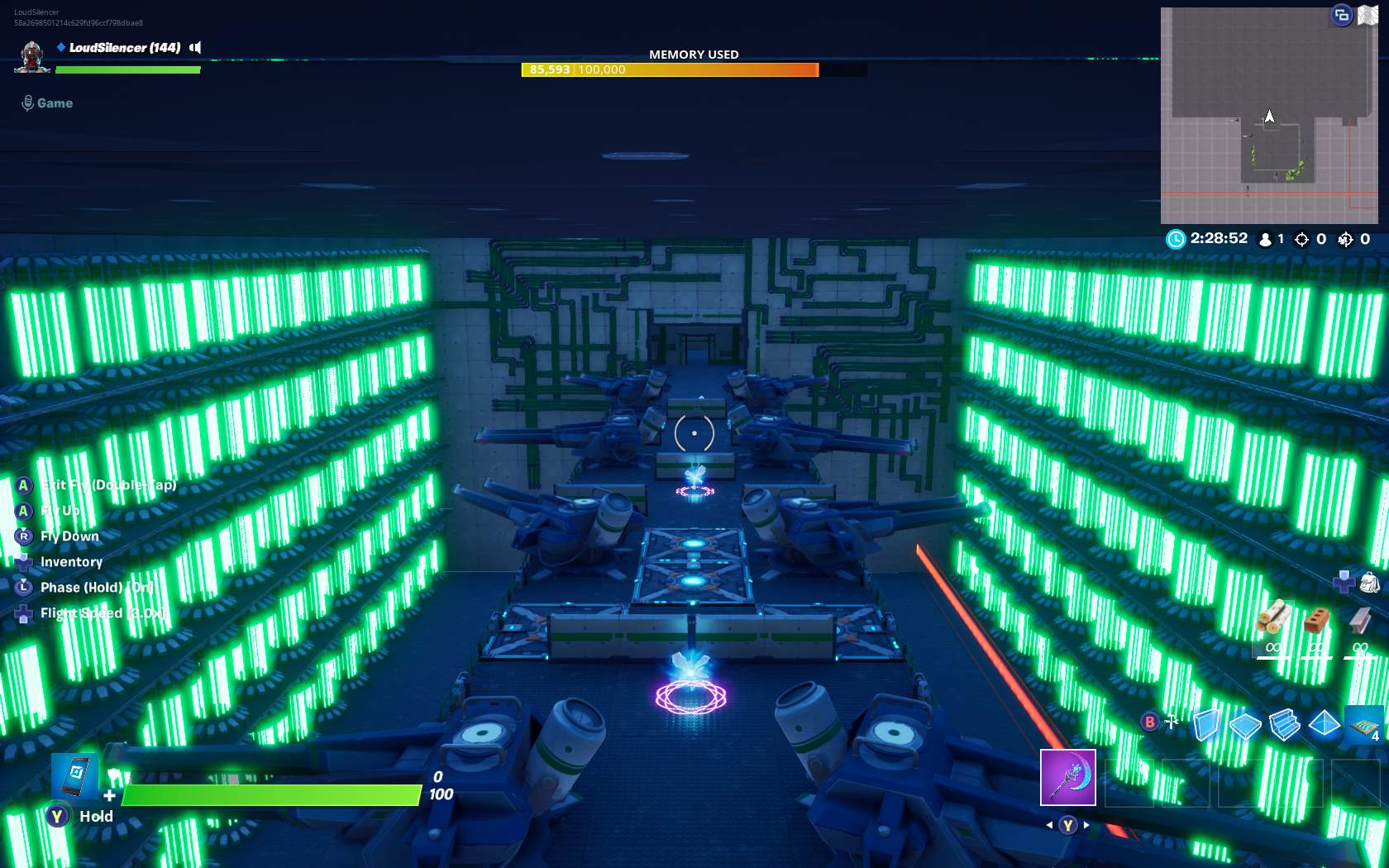Mute the Game voice channel microphone
This screenshot has height=868, width=1389.
tap(28, 102)
